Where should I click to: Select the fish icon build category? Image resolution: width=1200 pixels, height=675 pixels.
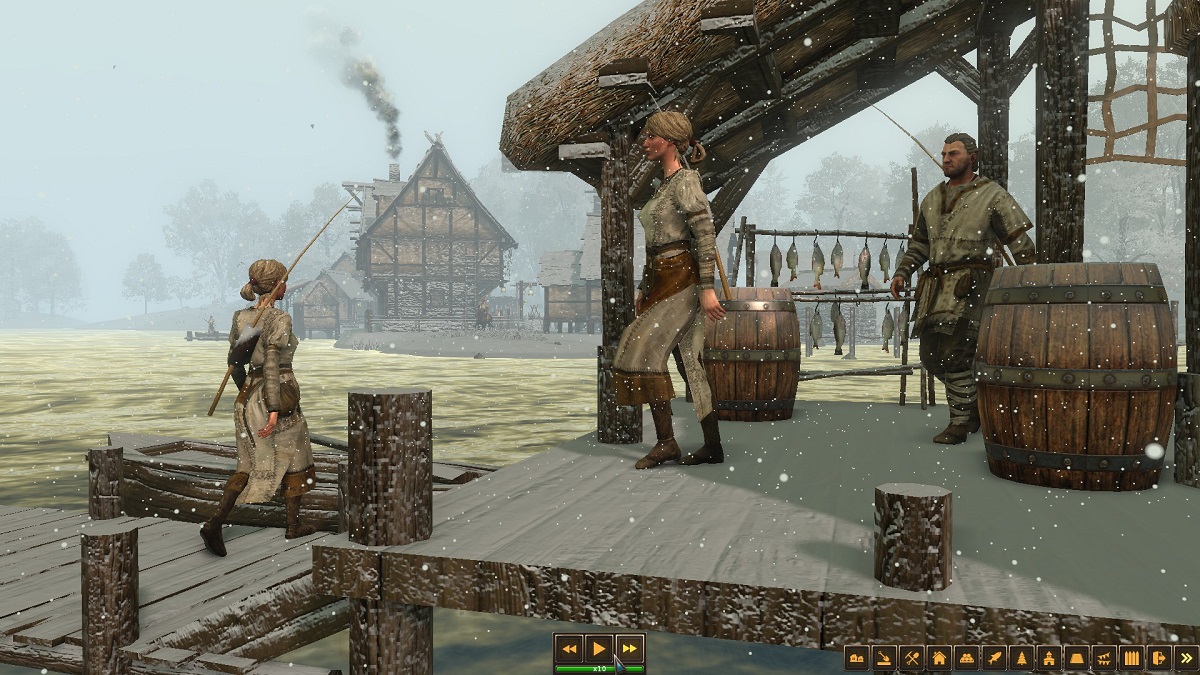pos(994,657)
